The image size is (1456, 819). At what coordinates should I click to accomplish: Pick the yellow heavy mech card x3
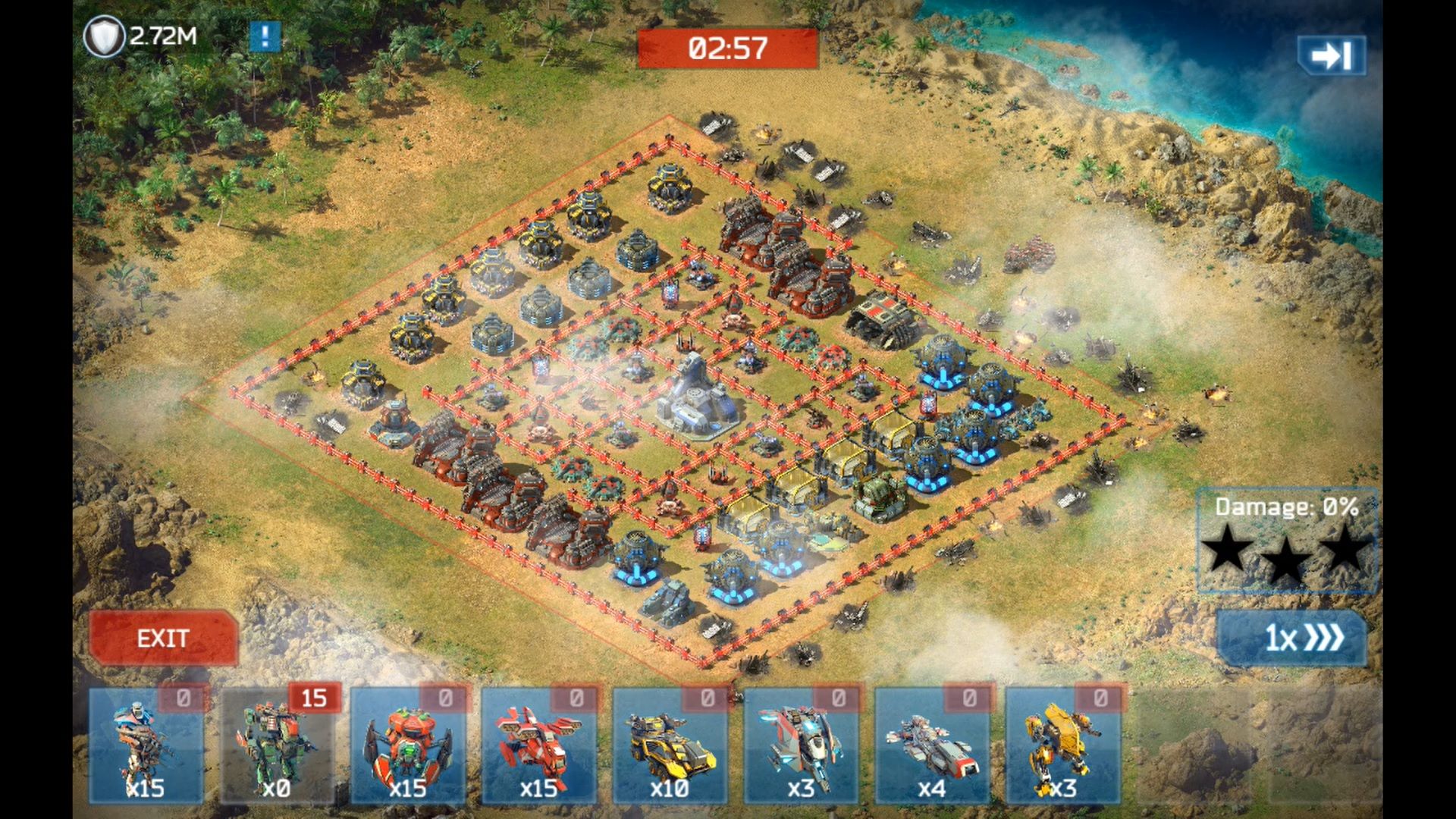click(1062, 745)
